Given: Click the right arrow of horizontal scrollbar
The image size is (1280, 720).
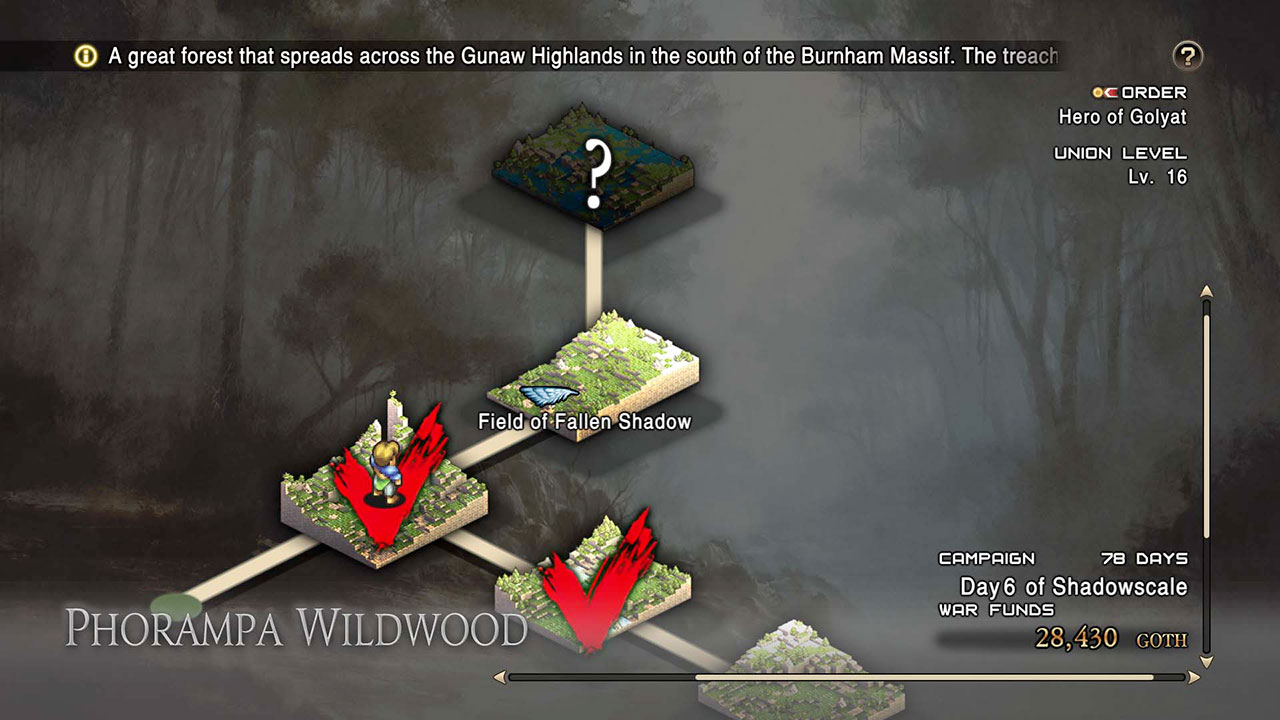Looking at the screenshot, I should click(x=1192, y=677).
